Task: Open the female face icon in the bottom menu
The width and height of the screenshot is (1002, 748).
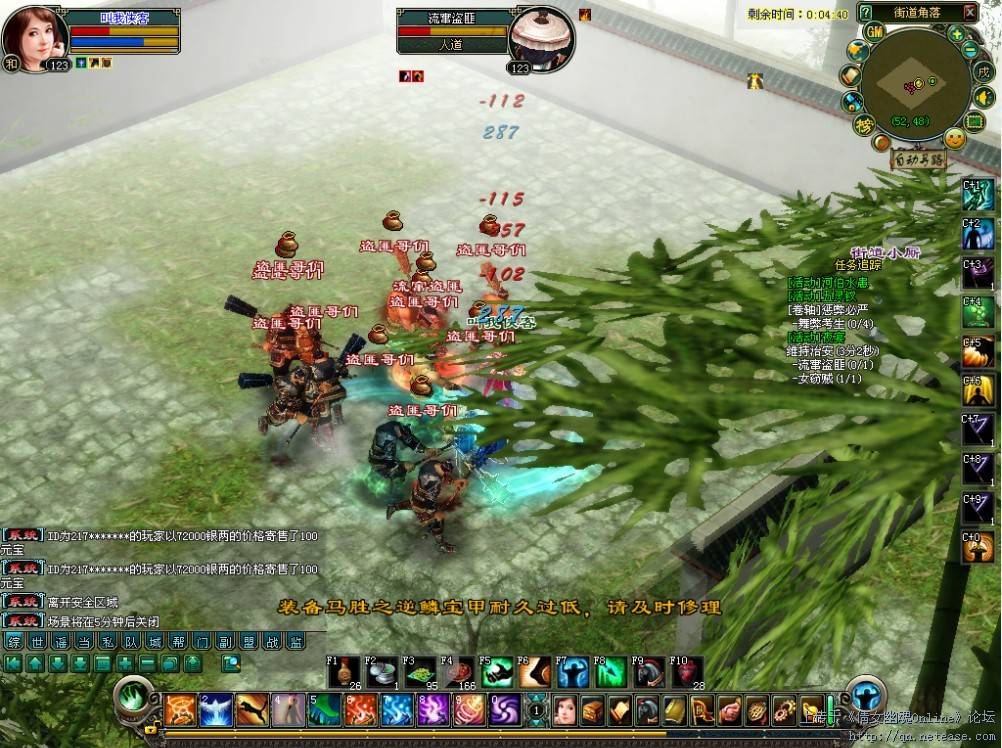Action: pos(565,710)
